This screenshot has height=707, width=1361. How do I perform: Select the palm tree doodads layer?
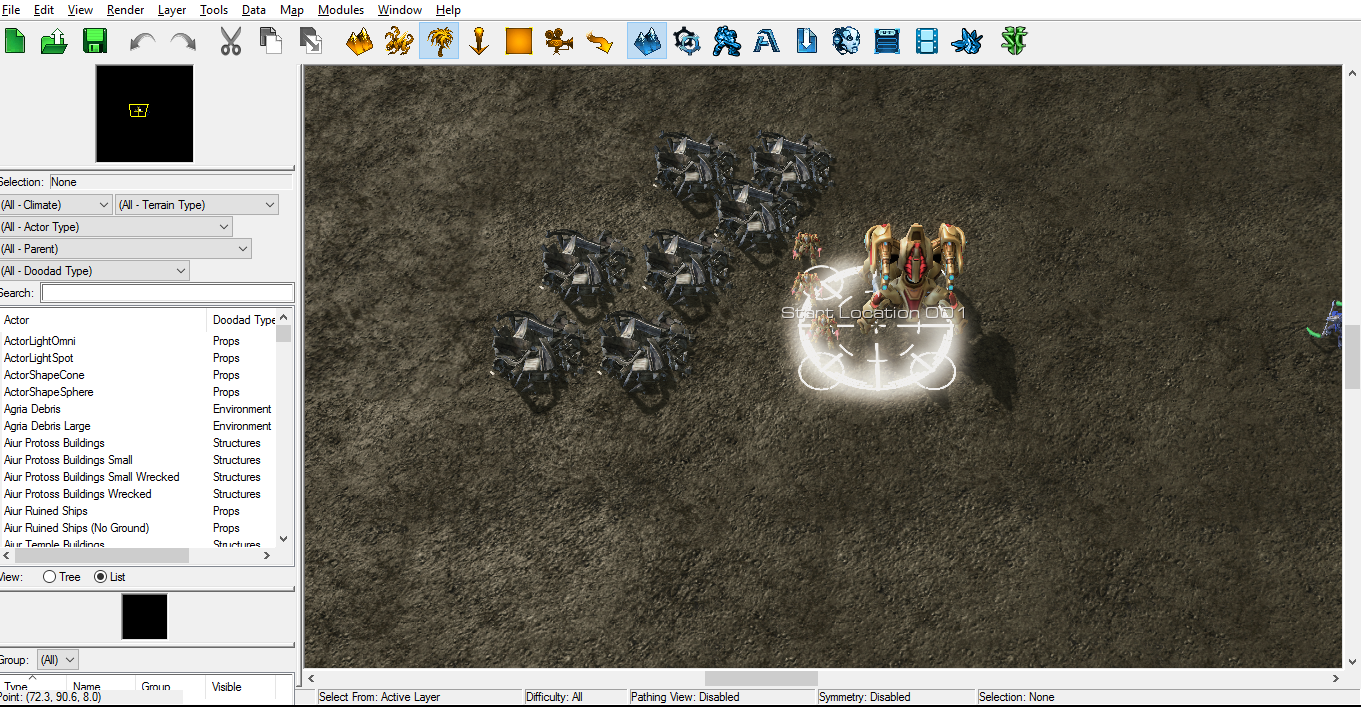[439, 41]
